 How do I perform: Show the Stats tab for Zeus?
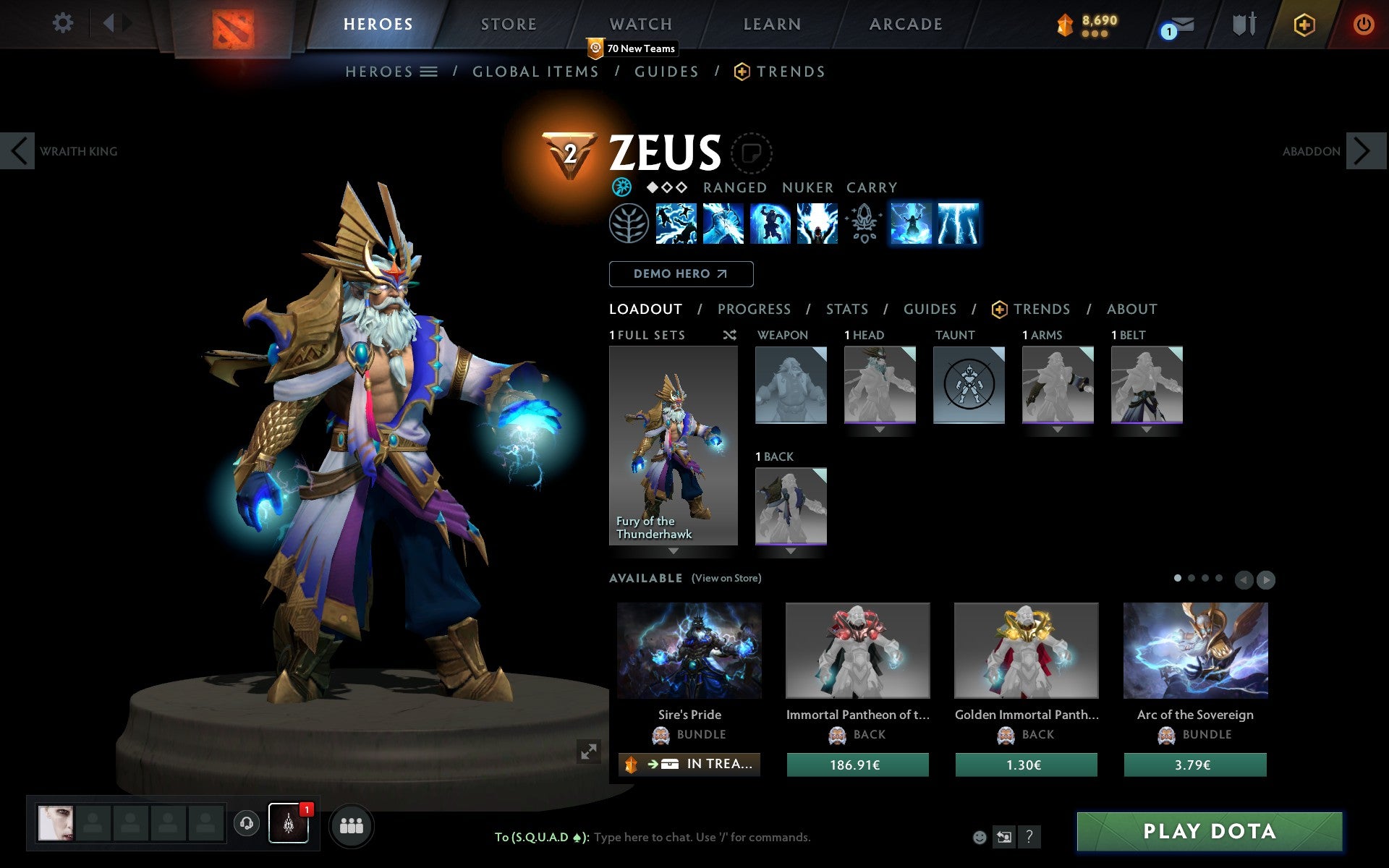(x=846, y=310)
